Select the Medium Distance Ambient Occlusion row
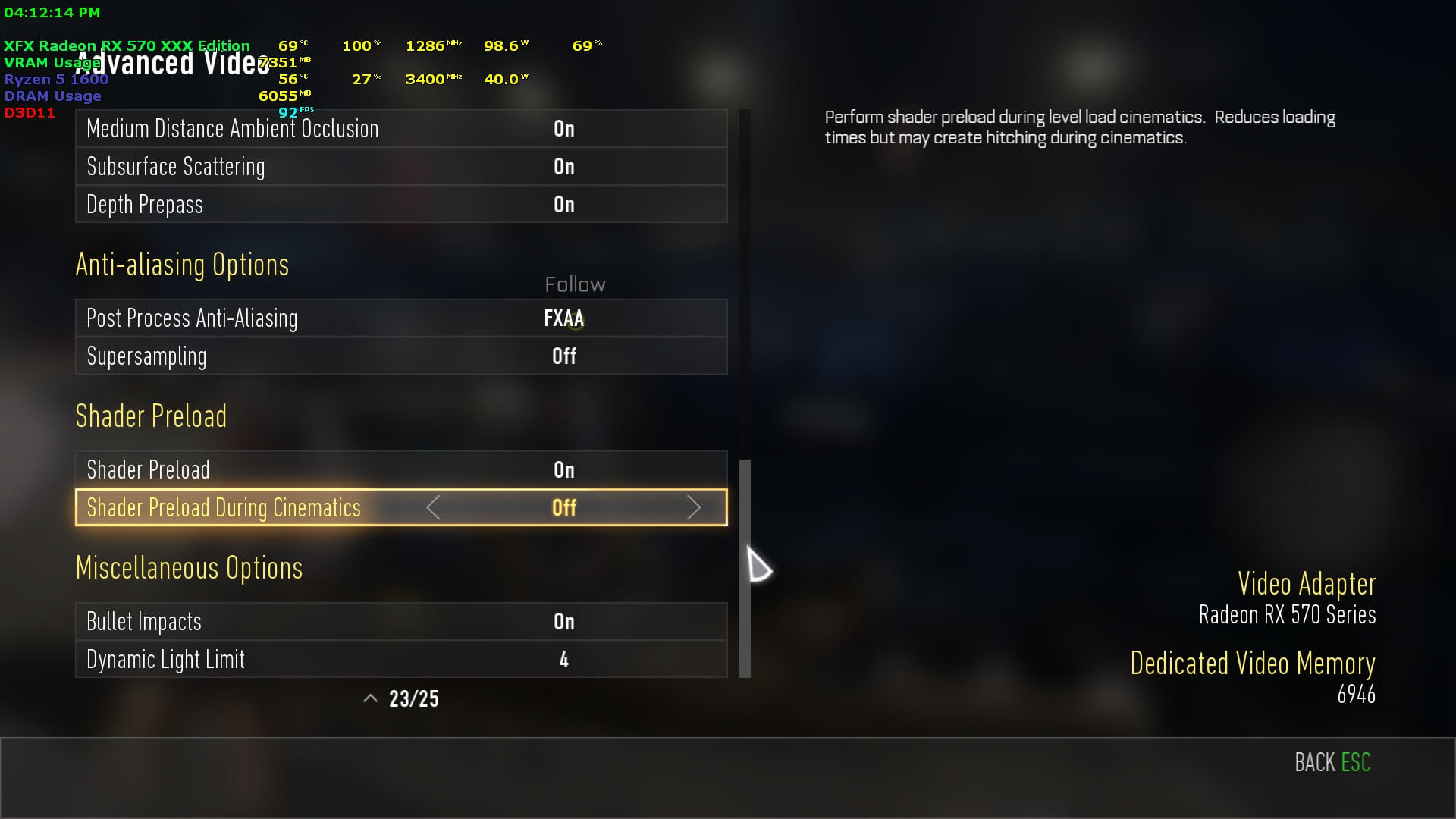Screen dimensions: 1456x819 tap(400, 129)
